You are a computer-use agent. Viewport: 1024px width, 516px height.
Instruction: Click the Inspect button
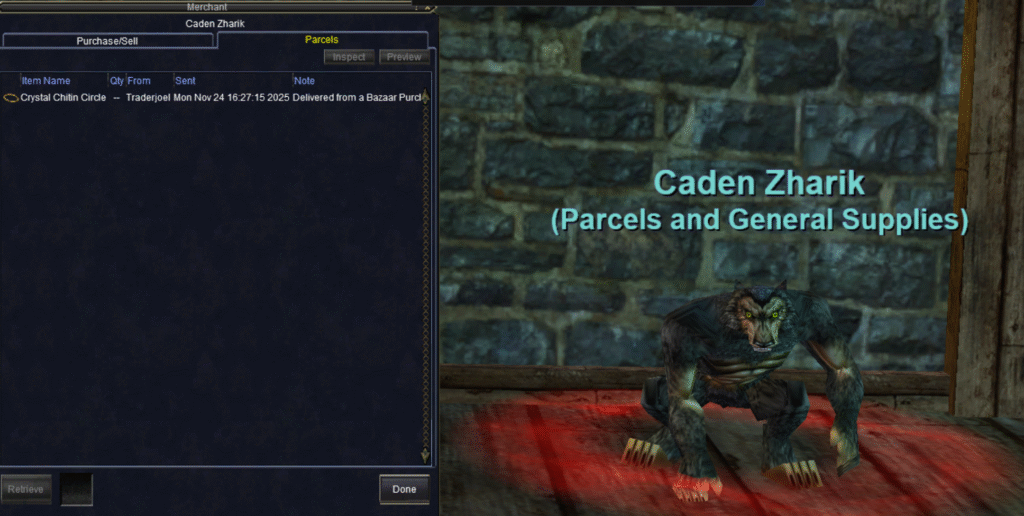[349, 57]
